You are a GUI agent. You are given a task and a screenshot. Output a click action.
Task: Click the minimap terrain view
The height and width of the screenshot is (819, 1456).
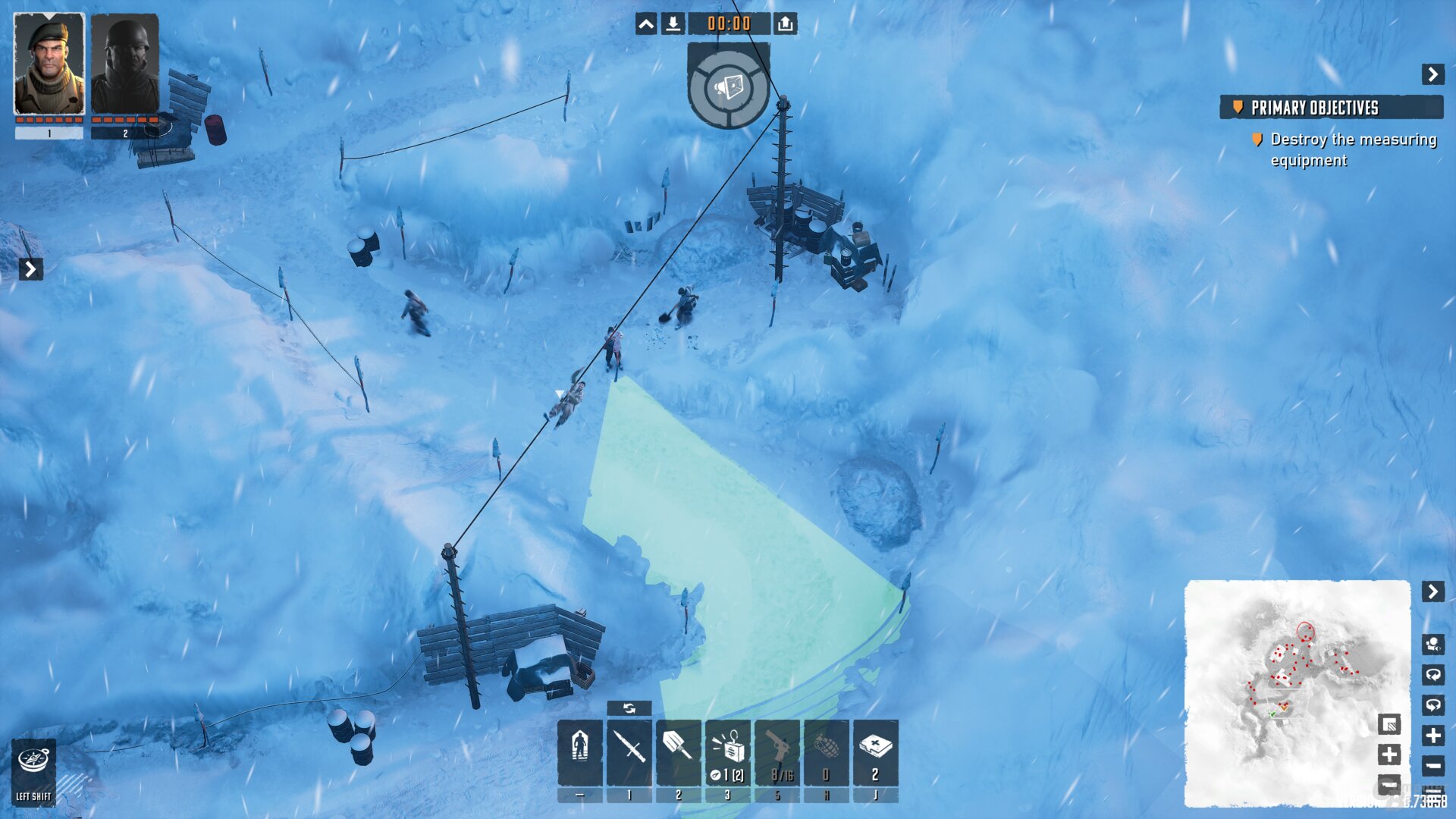[1289, 682]
